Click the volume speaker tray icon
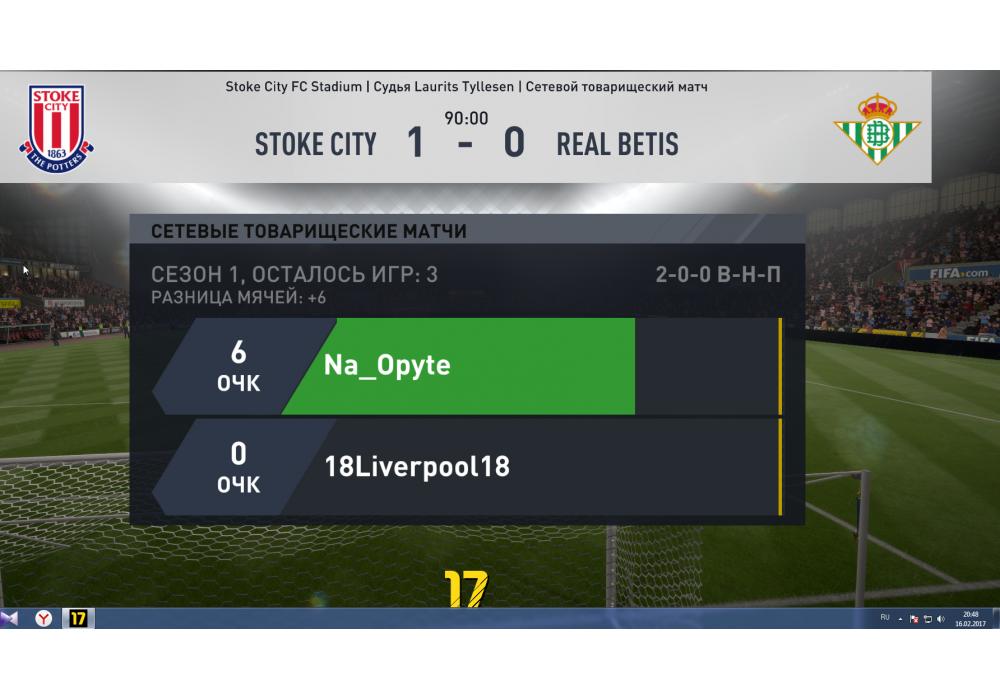1000x700 pixels. [941, 620]
